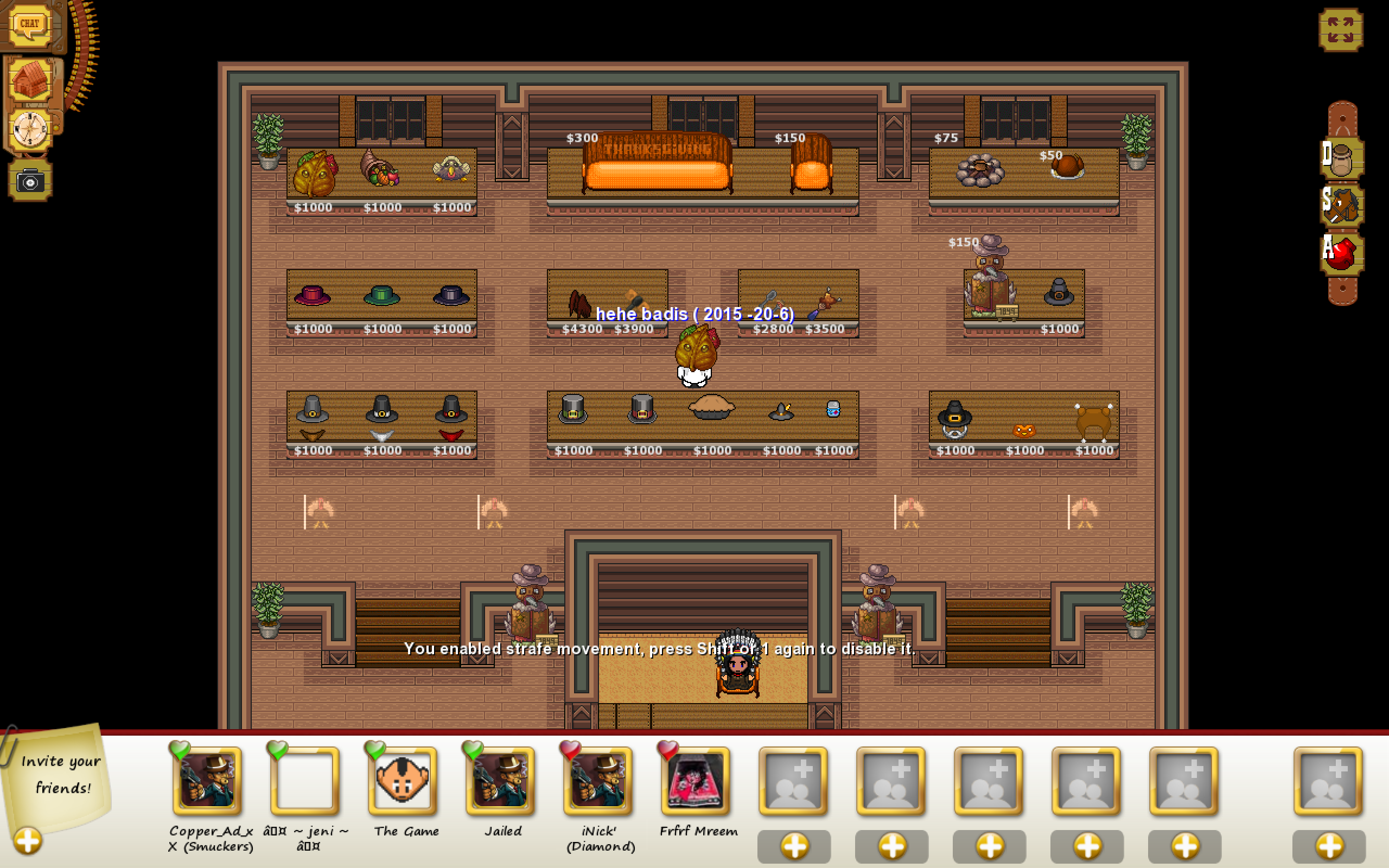
Task: Open the Jailed friend portrait
Action: point(500,781)
